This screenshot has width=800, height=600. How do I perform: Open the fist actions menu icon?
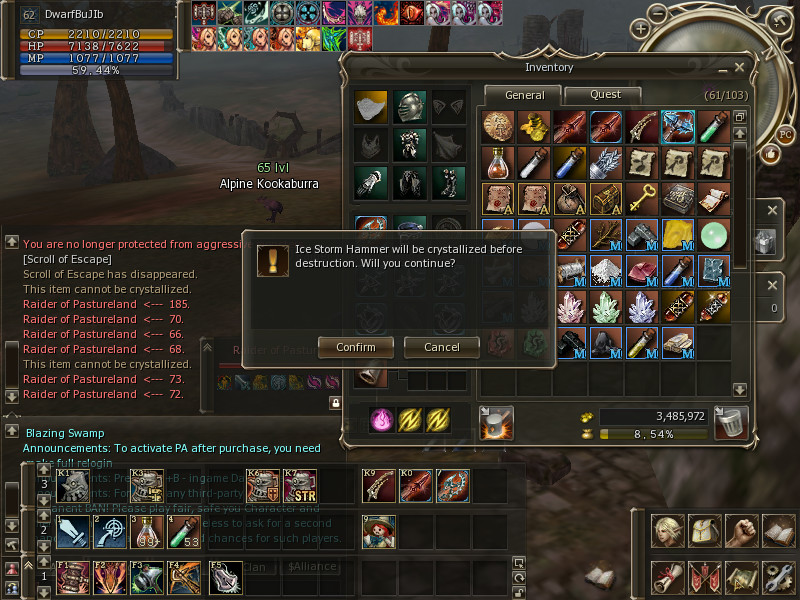point(741,530)
